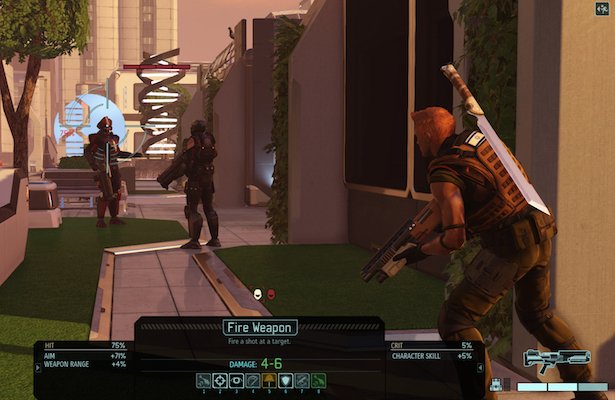Select the green ability icon
This screenshot has height=400, width=615.
(318, 380)
